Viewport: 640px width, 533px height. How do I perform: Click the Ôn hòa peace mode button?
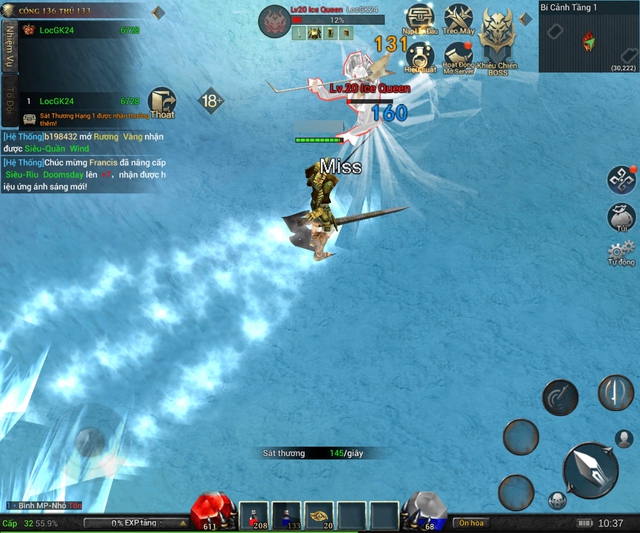(470, 523)
